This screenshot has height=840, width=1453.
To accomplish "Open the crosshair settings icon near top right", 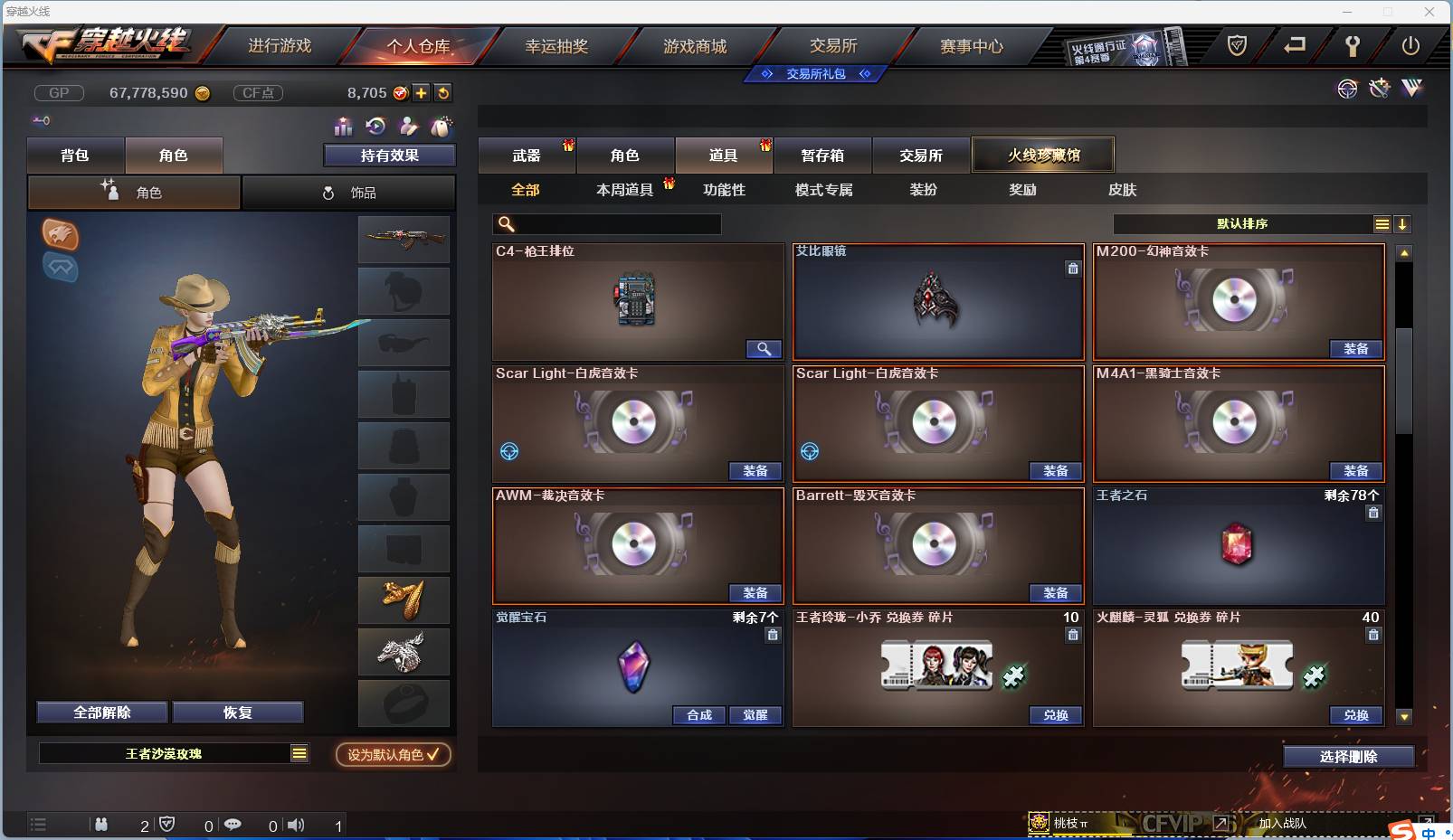I will click(x=1347, y=89).
